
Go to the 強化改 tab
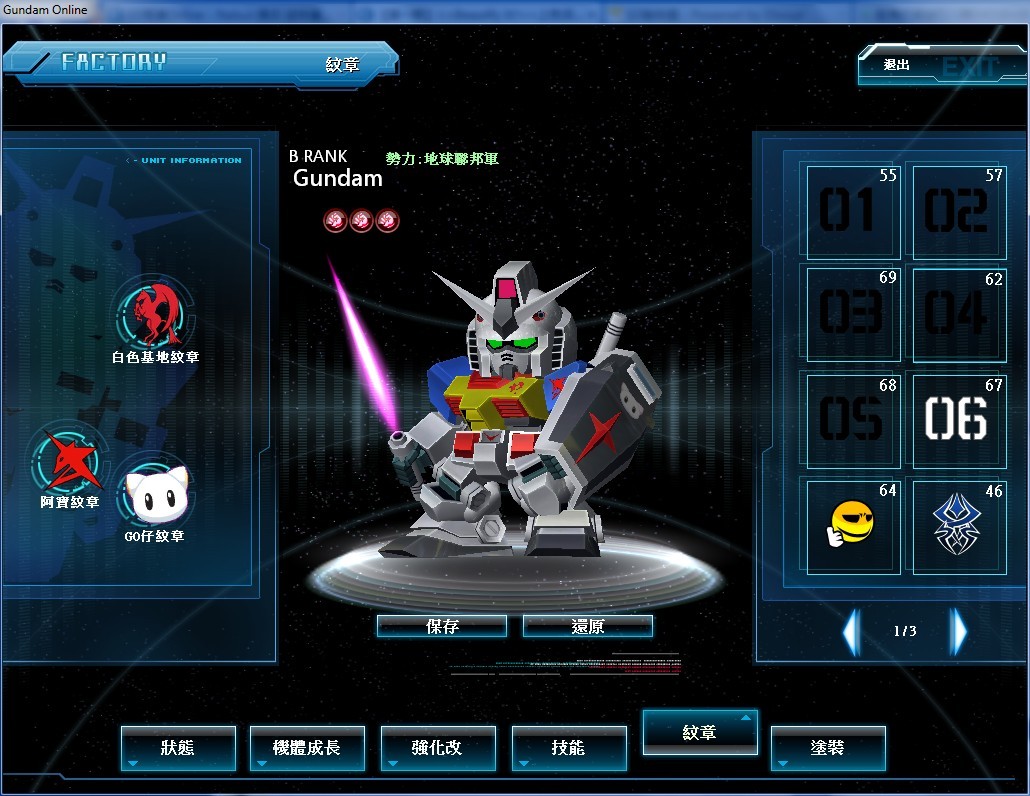(x=438, y=748)
